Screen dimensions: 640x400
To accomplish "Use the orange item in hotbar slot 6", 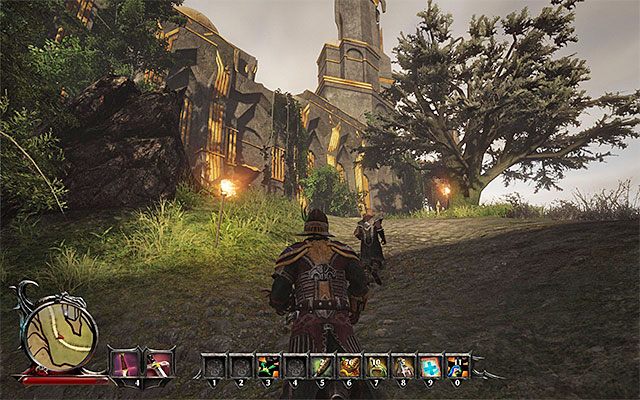I will (x=349, y=366).
